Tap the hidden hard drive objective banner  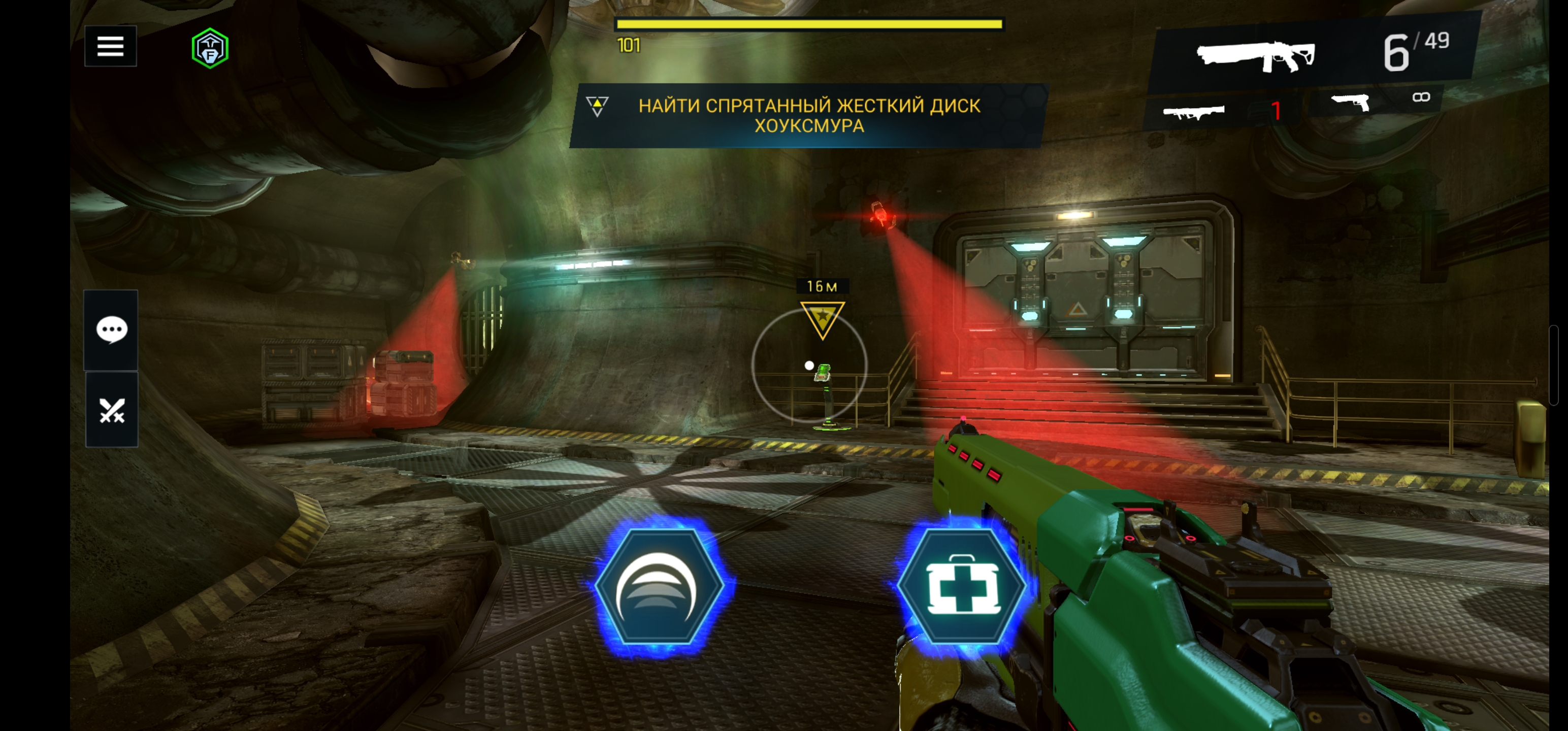pyautogui.click(x=808, y=116)
